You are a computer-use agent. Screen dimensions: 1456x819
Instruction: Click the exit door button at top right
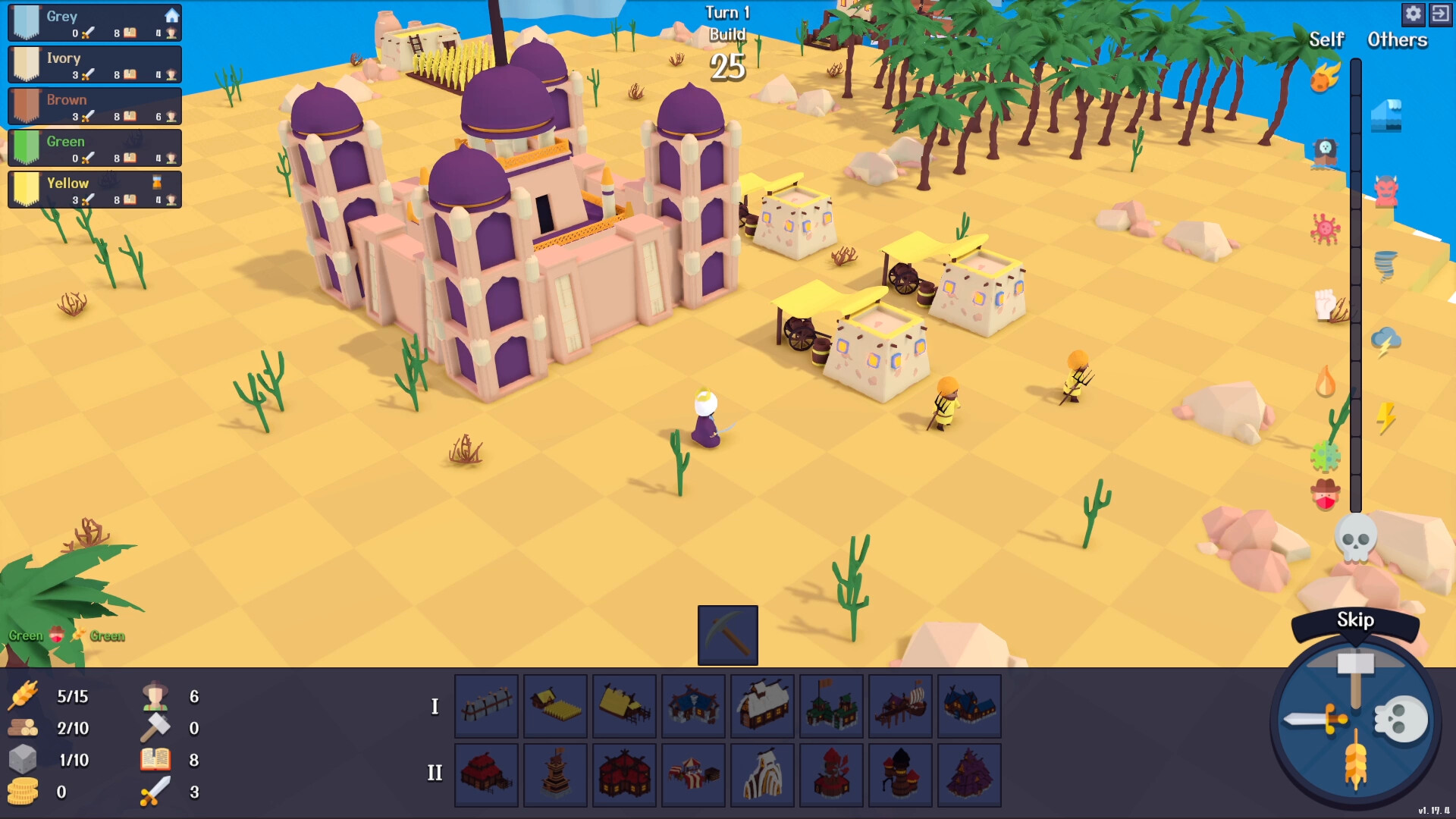[x=1442, y=14]
